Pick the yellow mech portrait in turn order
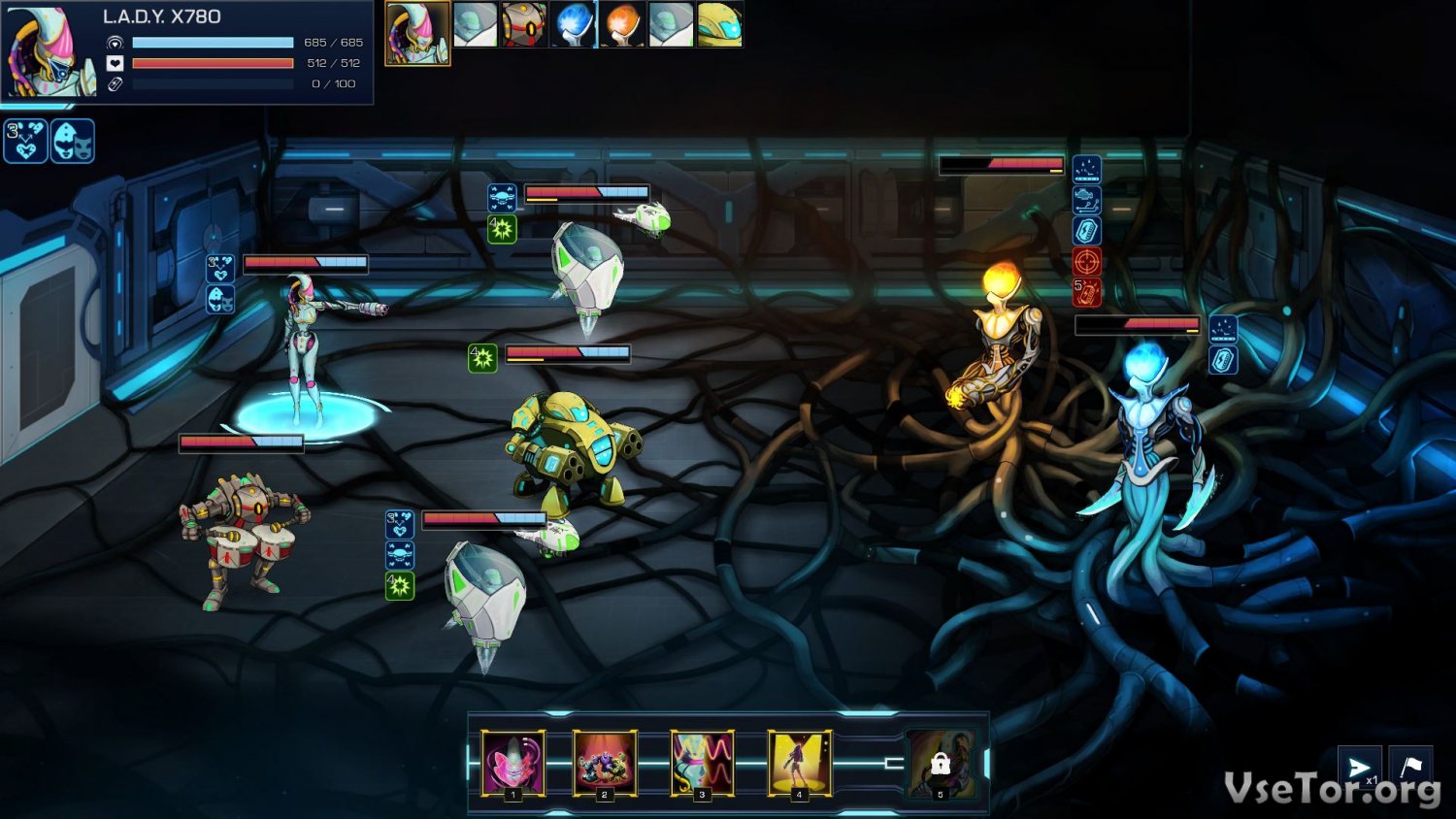This screenshot has width=1456, height=819. point(719,25)
